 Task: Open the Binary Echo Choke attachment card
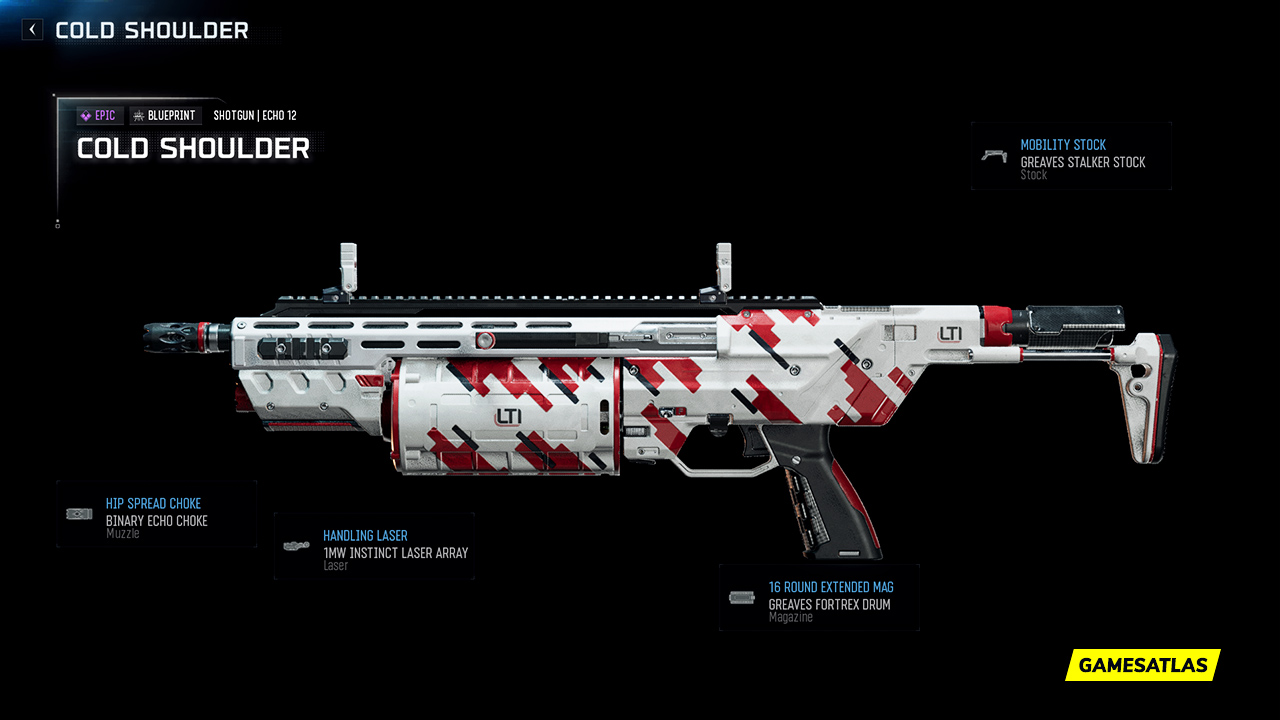coord(156,514)
